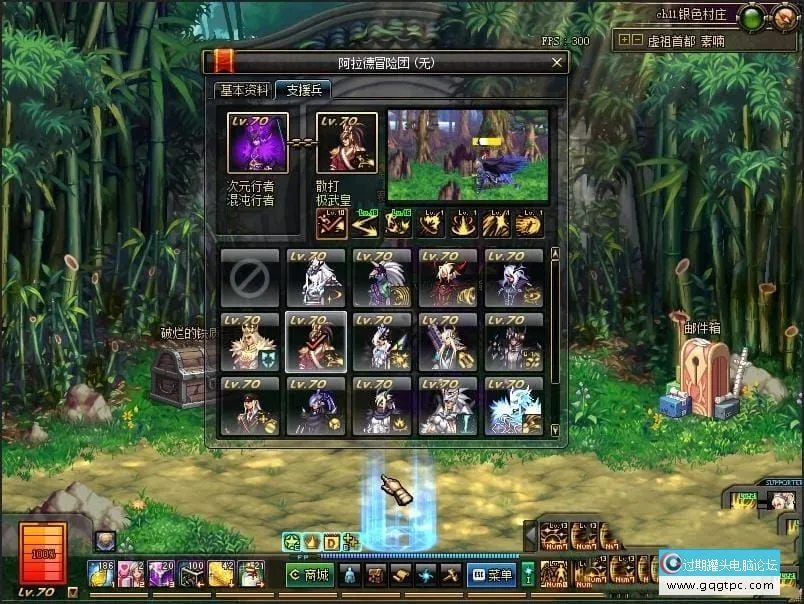The width and height of the screenshot is (804, 604).
Task: Click the Lv.10 checkmarked support skill icon
Action: click(332, 223)
